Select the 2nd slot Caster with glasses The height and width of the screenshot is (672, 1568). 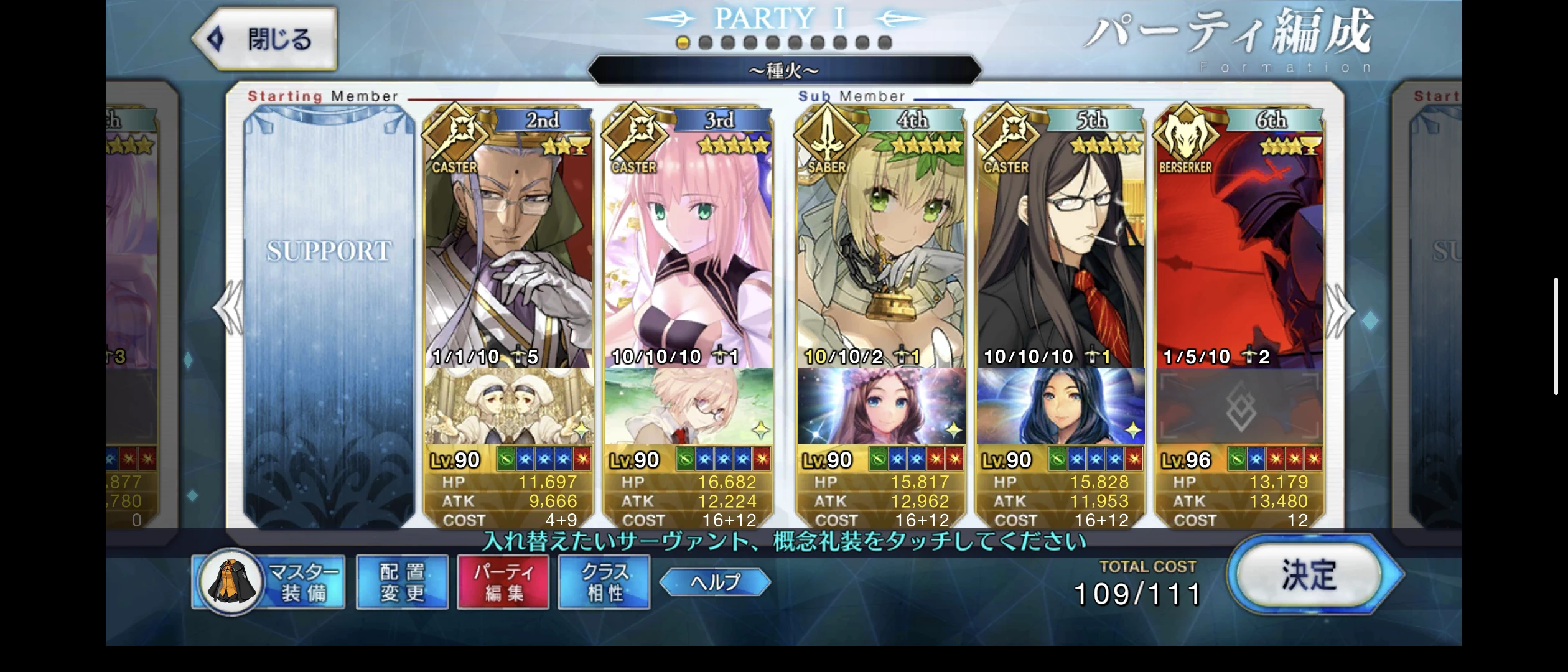(x=508, y=249)
